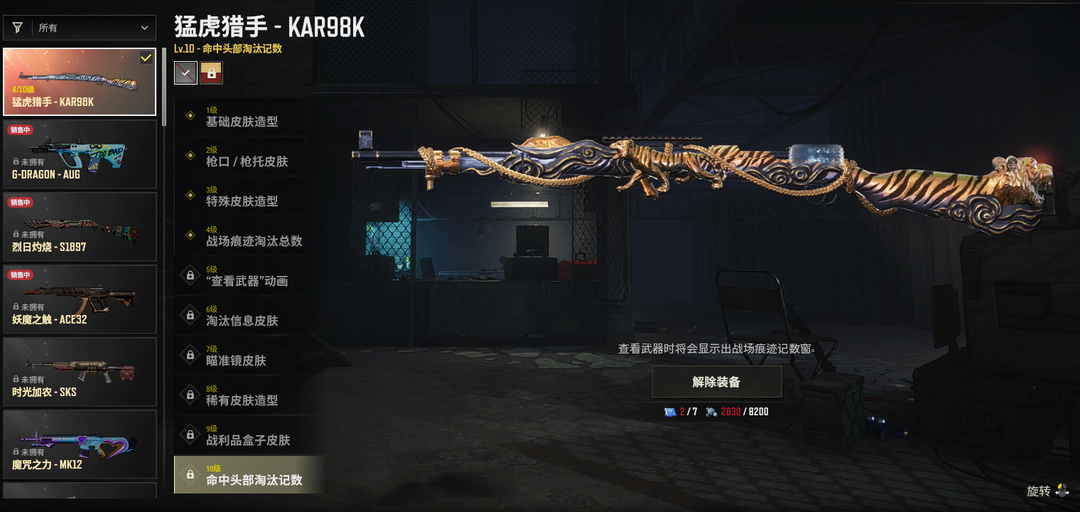Open level 2 枪口 / 枪托皮肤
This screenshot has height=512, width=1080.
248,156
